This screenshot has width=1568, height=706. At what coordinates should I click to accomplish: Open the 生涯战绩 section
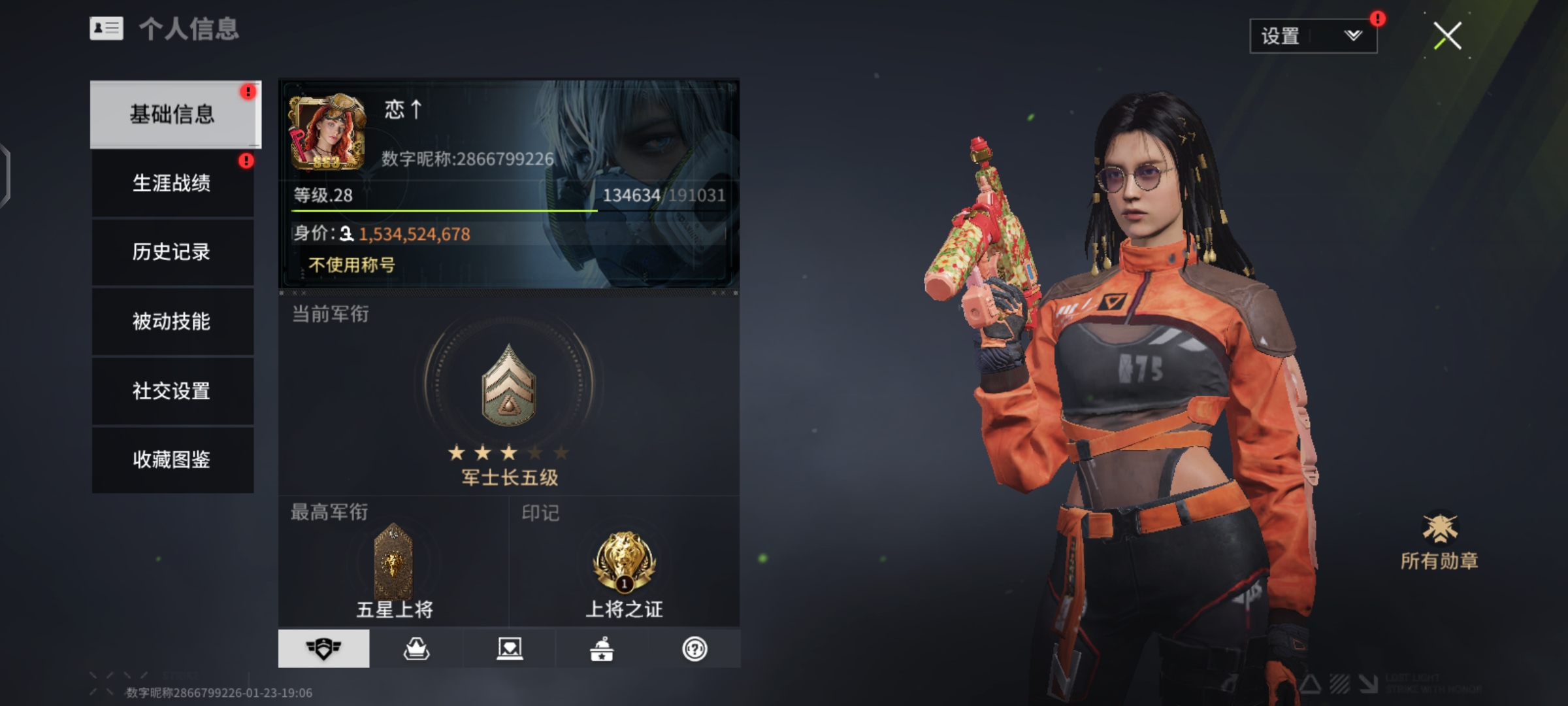[x=172, y=183]
